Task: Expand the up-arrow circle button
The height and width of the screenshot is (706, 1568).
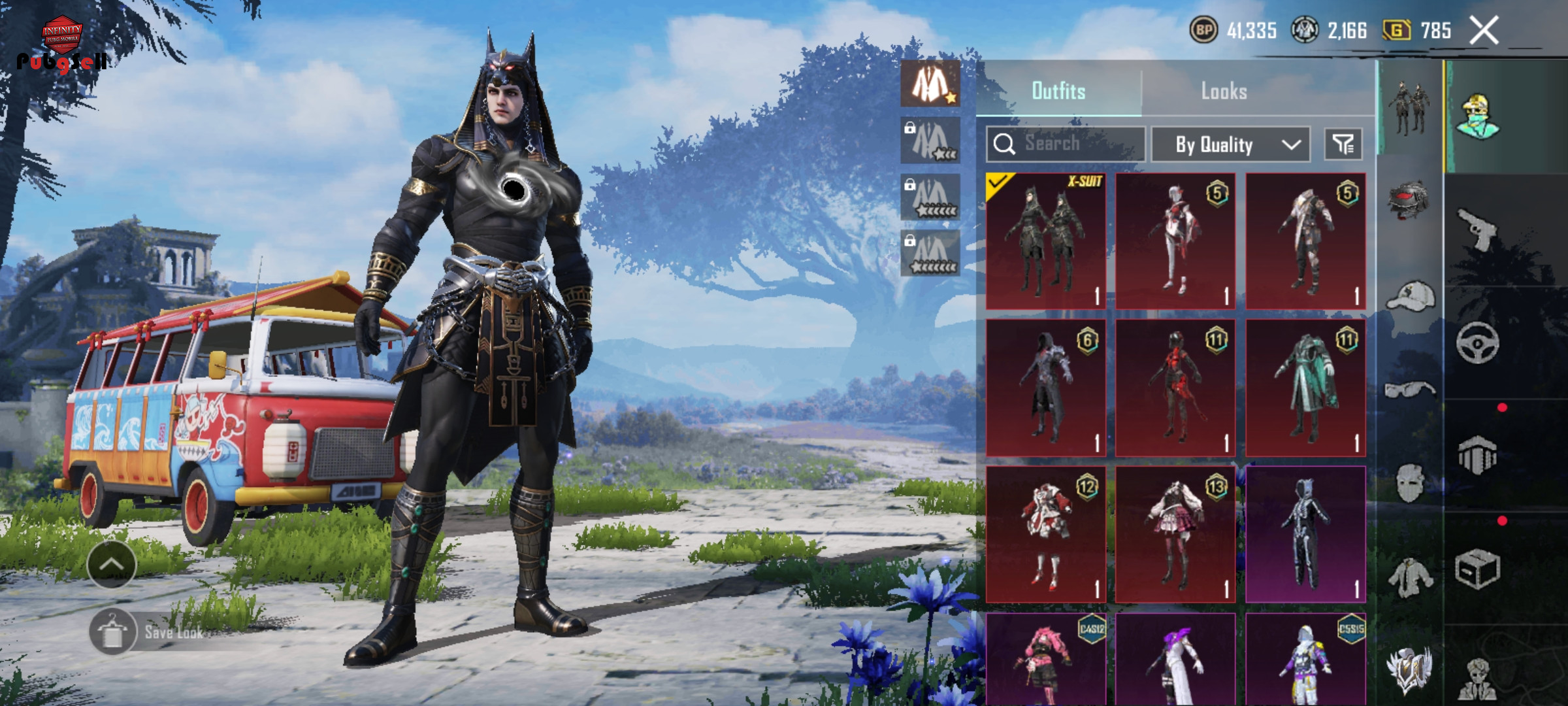Action: coord(111,564)
